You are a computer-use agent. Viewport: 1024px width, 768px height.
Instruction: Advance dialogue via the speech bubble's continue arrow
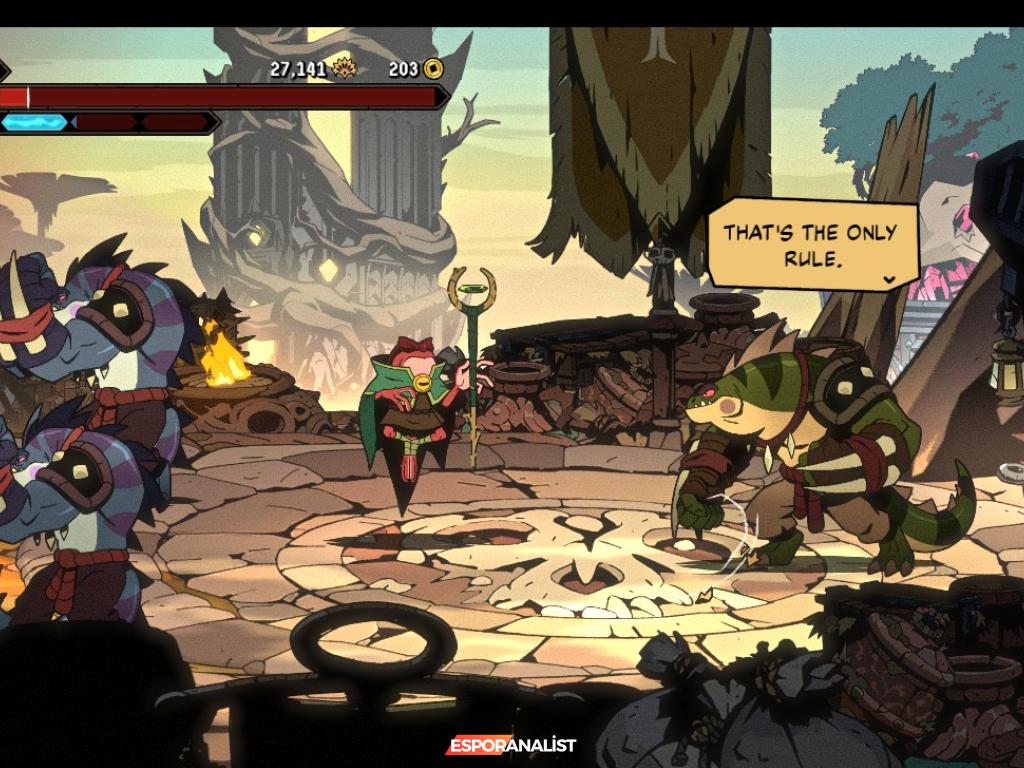point(889,280)
